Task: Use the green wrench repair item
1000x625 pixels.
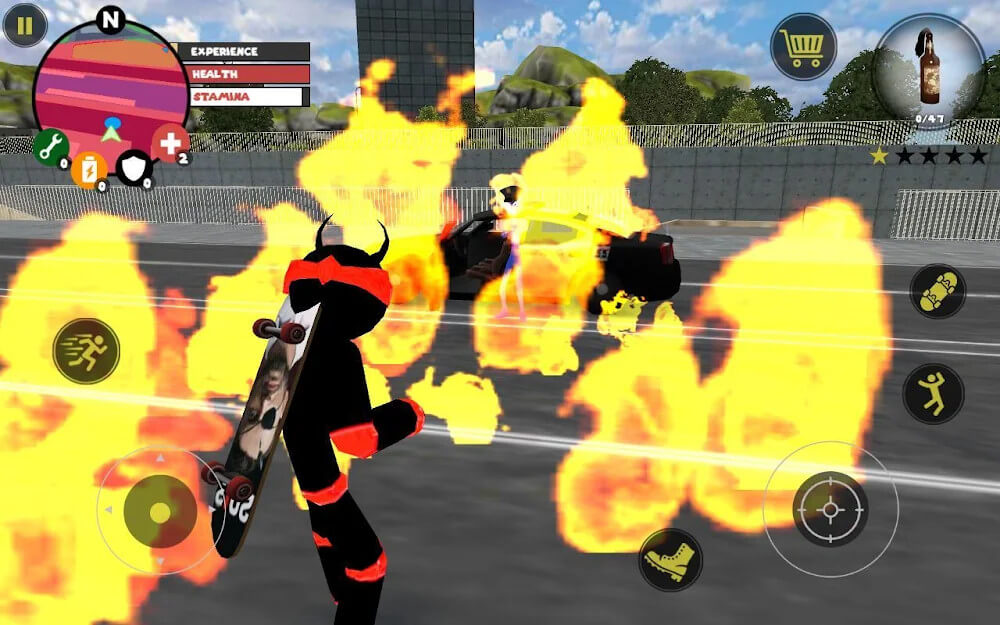Action: coord(51,147)
